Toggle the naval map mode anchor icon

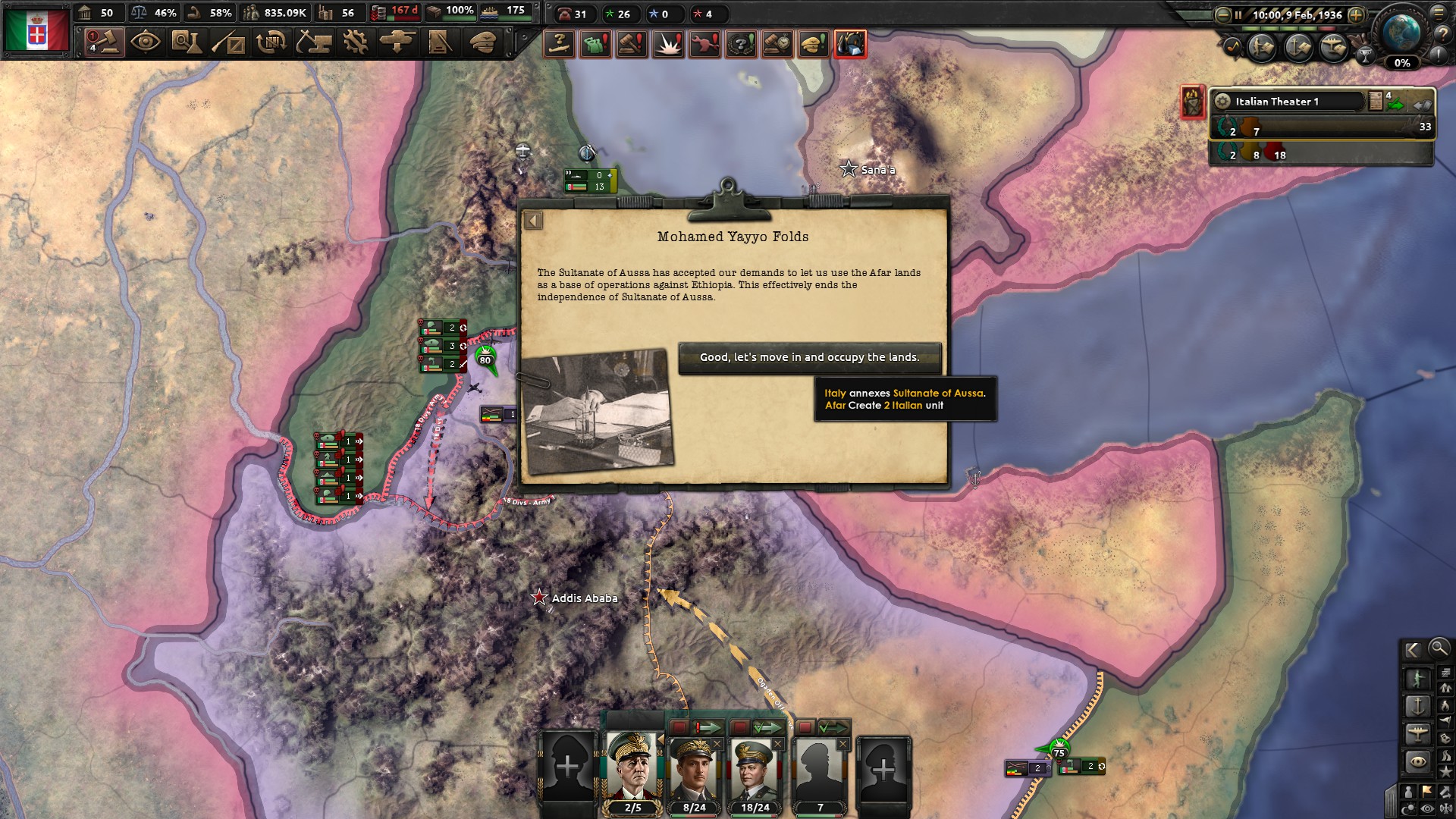[x=1417, y=705]
